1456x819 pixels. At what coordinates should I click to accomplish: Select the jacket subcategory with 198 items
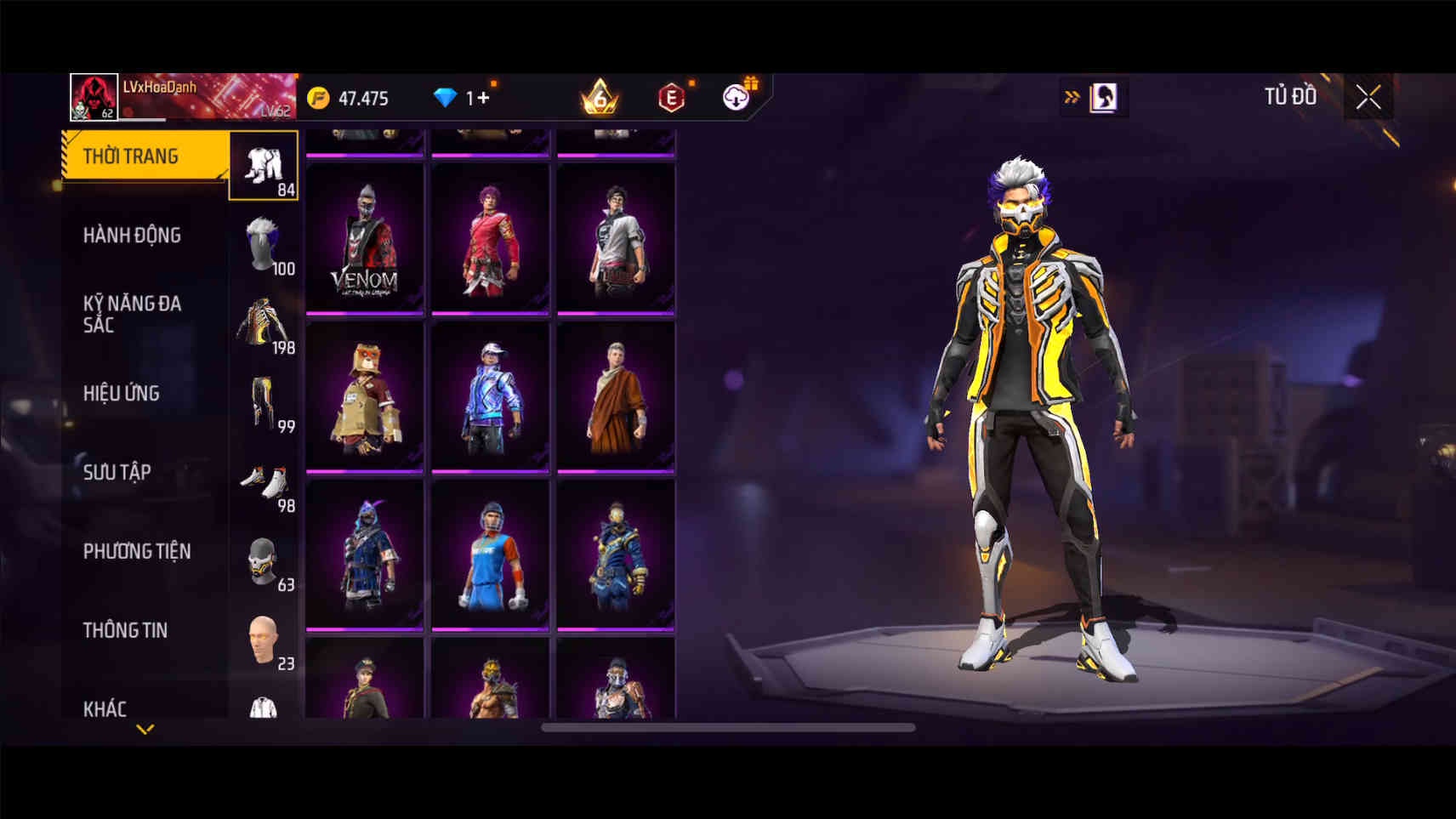(264, 324)
